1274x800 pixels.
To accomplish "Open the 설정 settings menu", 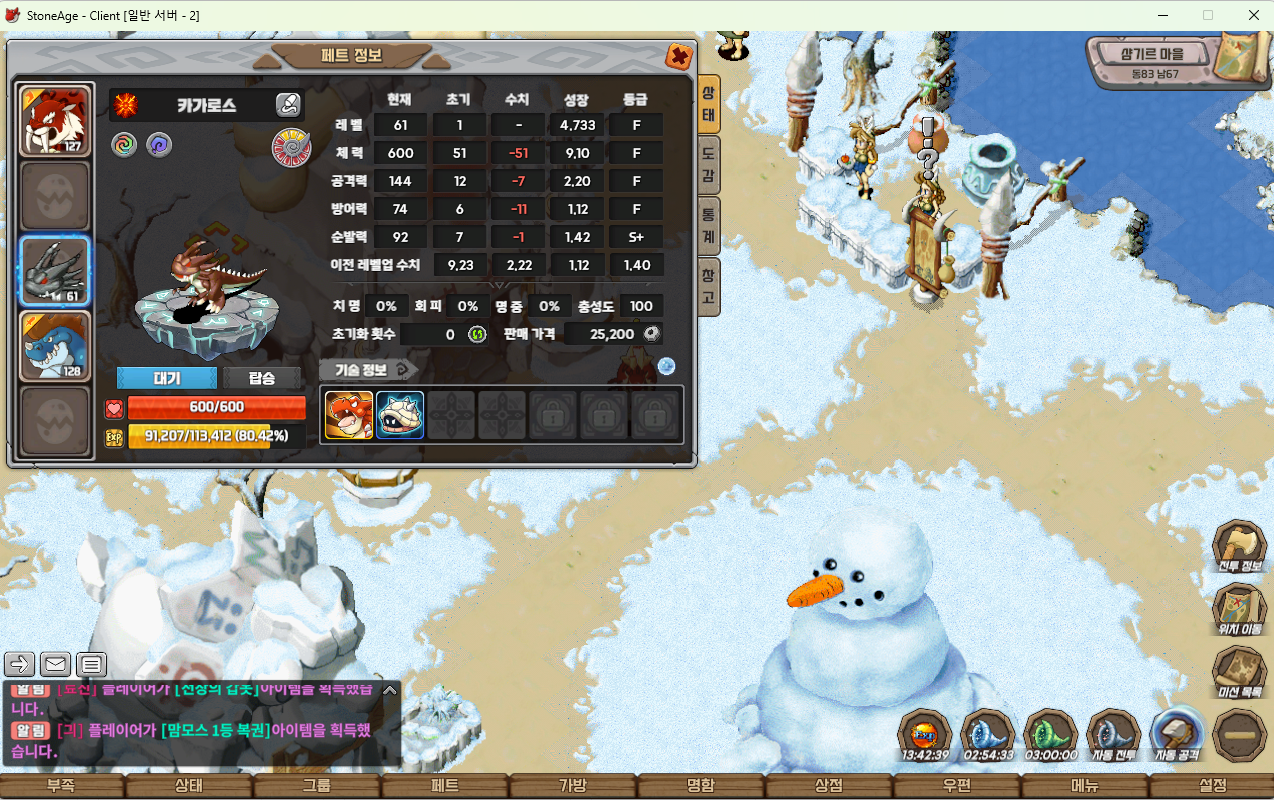I will pyautogui.click(x=1212, y=786).
